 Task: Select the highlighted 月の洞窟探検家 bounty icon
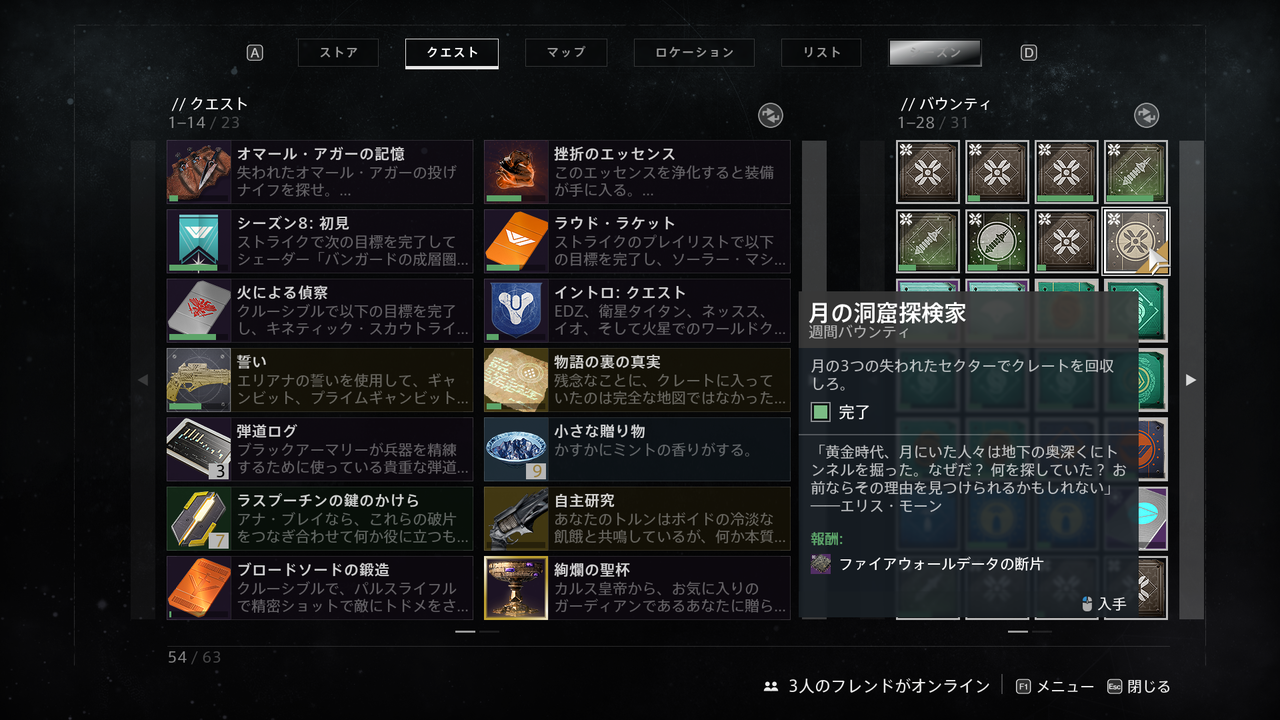coord(1135,241)
